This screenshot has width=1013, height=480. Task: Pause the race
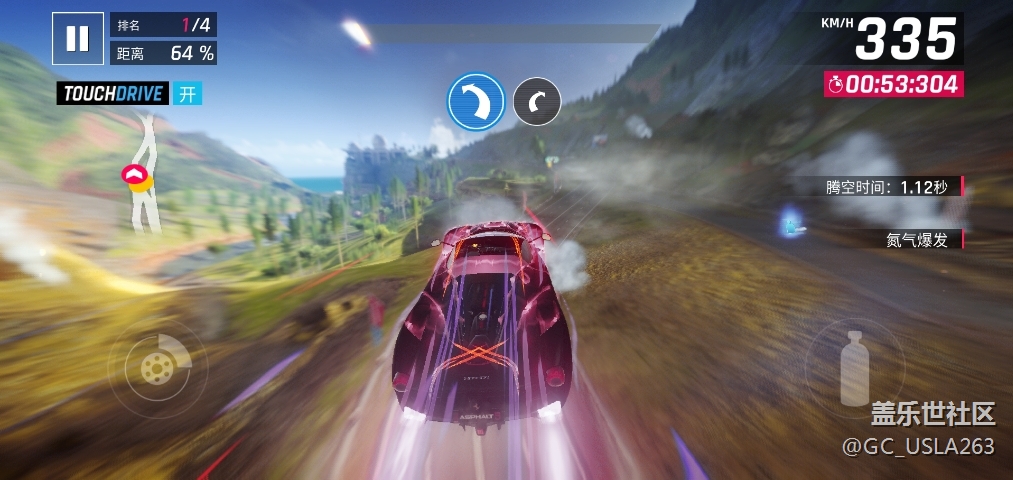tap(77, 39)
